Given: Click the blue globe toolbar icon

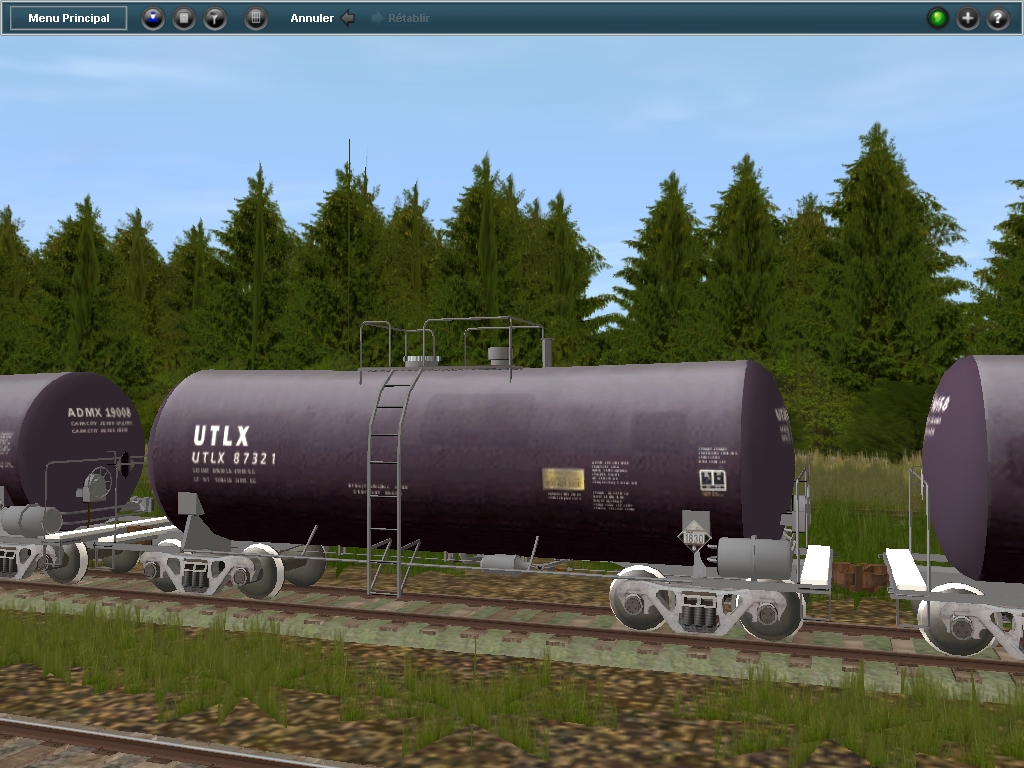Looking at the screenshot, I should click(152, 18).
